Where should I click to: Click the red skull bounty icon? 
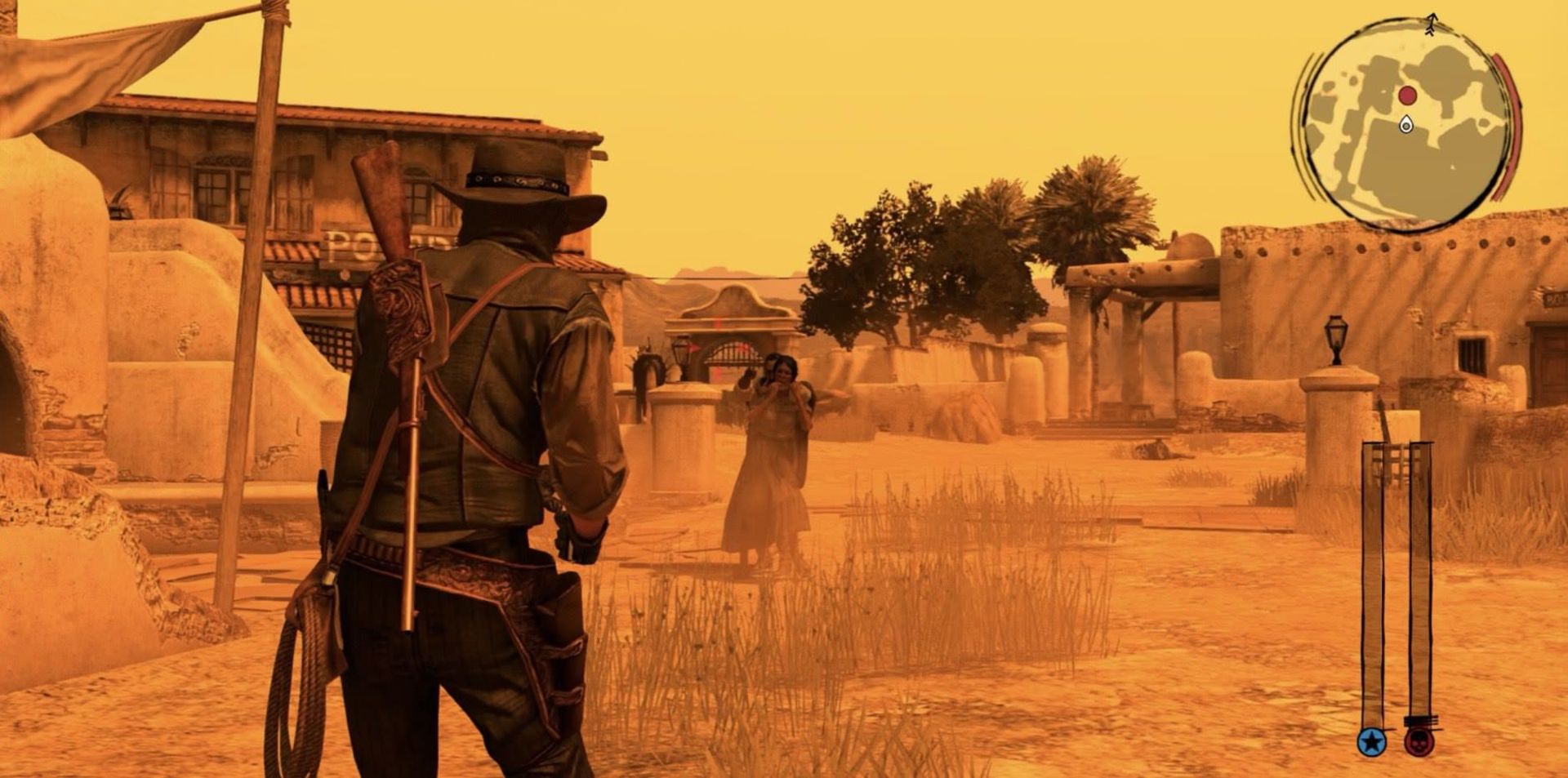point(1421,743)
